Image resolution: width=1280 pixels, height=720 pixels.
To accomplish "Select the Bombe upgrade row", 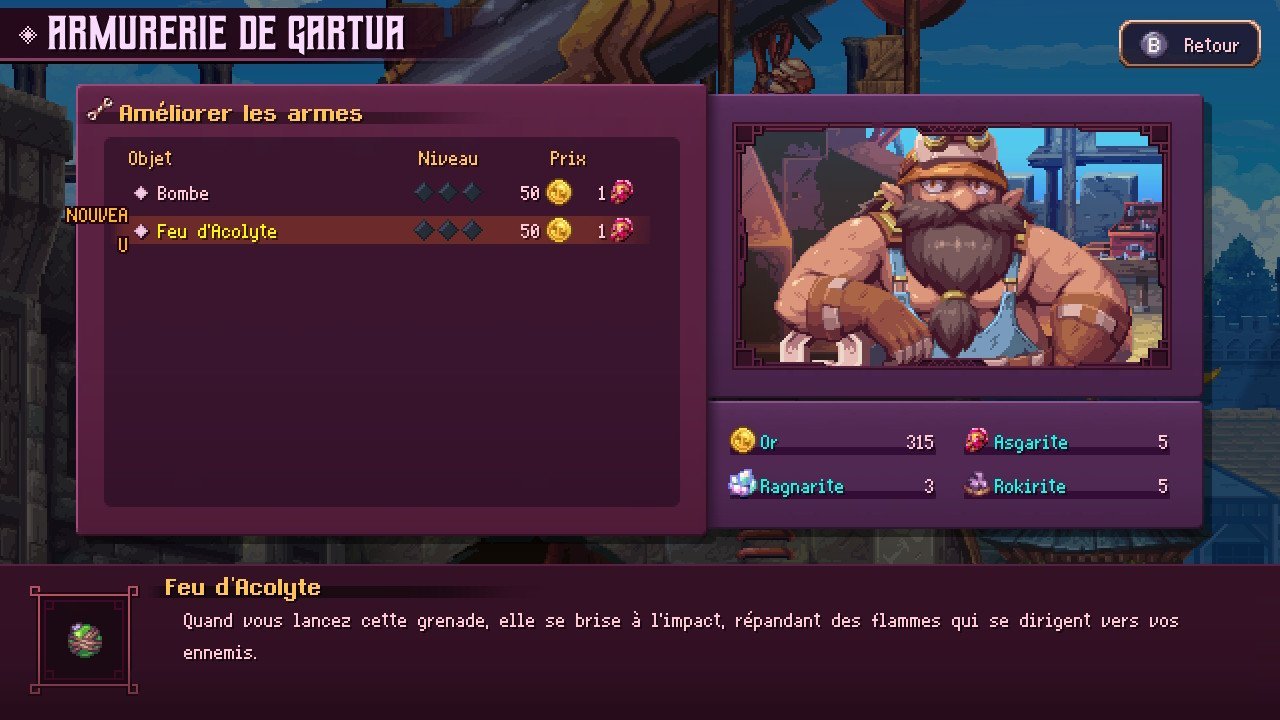I will tap(183, 193).
